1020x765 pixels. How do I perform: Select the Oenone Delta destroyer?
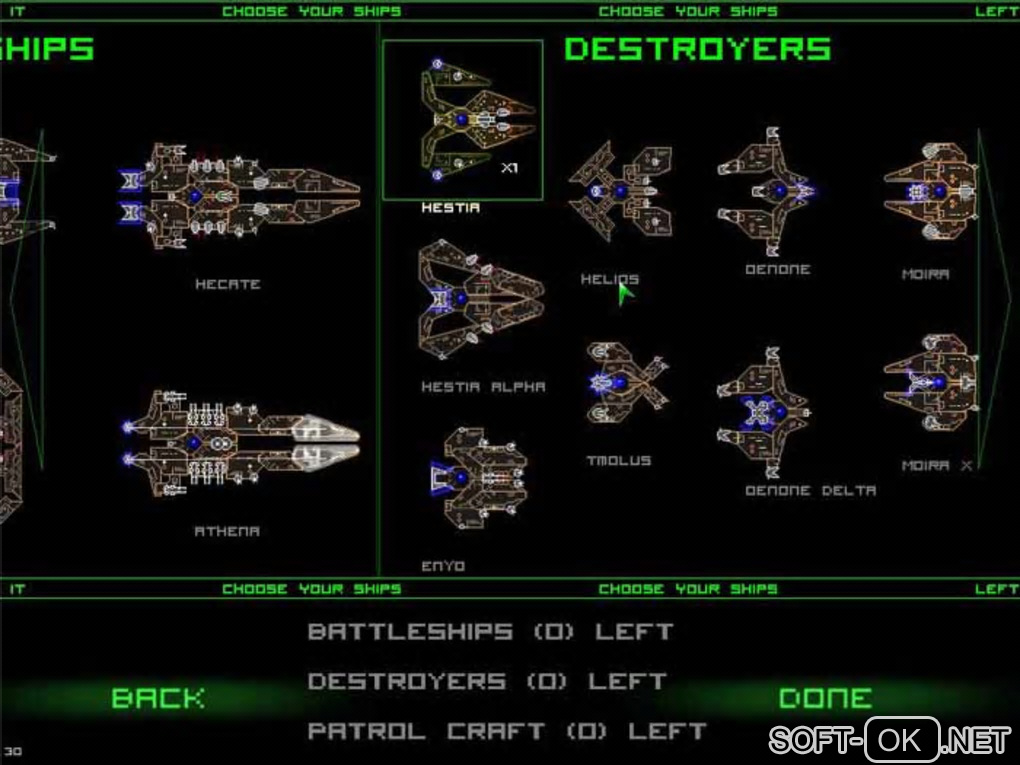(x=765, y=412)
